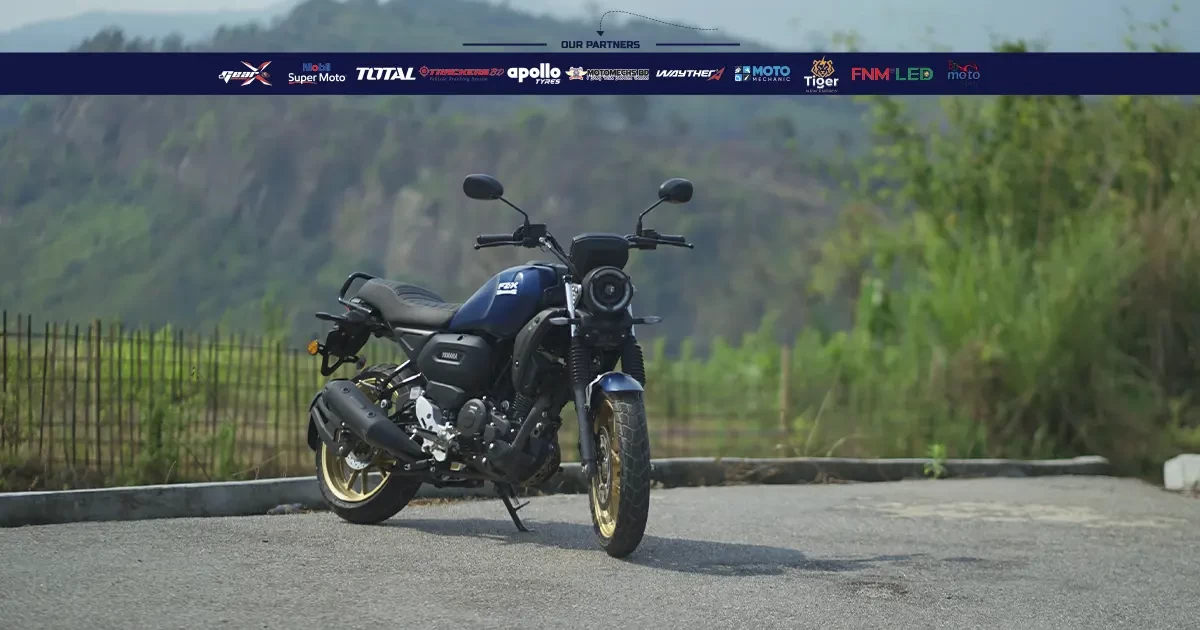
Task: Click the FNM LED partner logo
Action: pyautogui.click(x=891, y=73)
